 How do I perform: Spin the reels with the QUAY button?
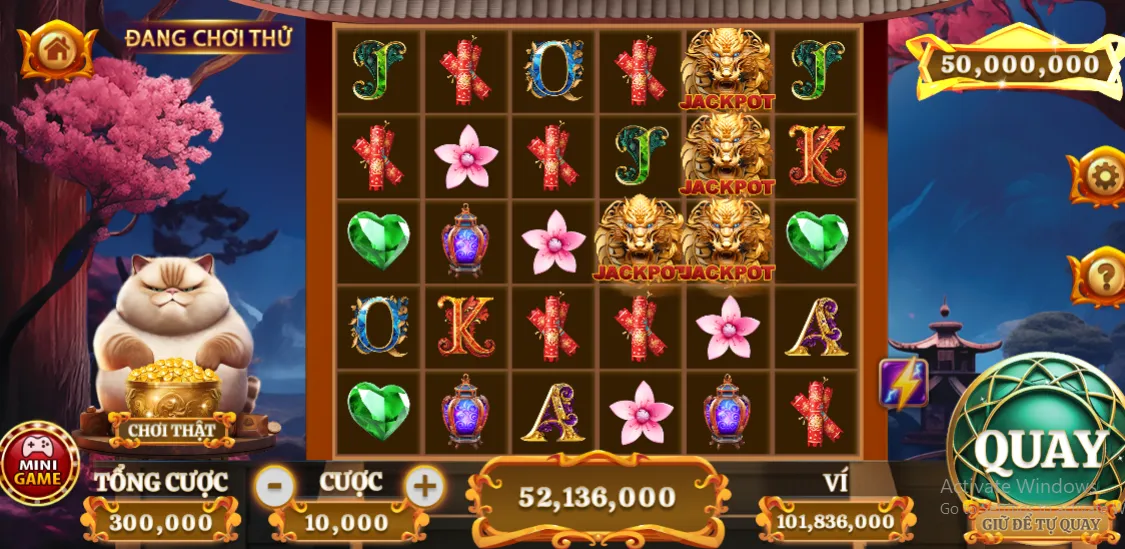tap(1041, 448)
